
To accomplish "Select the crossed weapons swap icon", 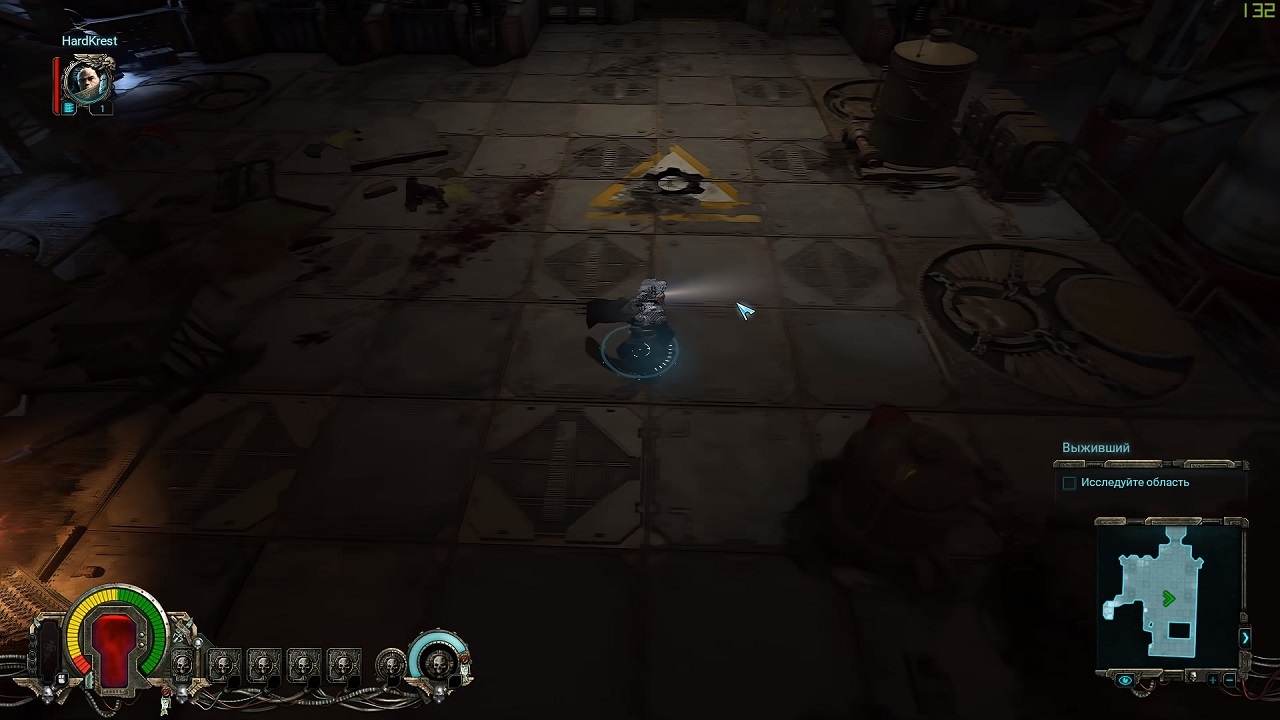I will pos(181,633).
